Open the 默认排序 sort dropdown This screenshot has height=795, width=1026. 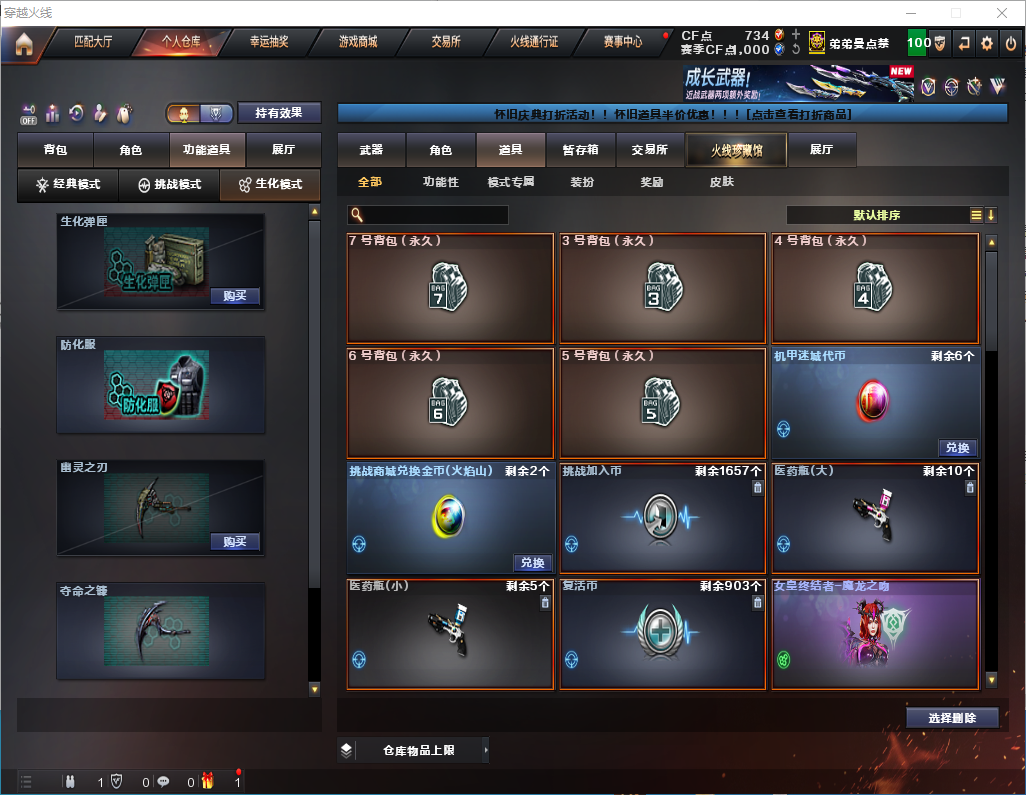(875, 215)
